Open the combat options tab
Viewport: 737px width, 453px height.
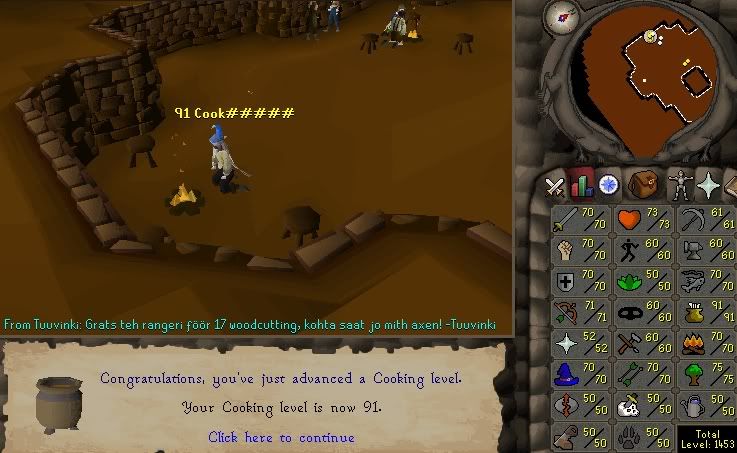[x=555, y=186]
